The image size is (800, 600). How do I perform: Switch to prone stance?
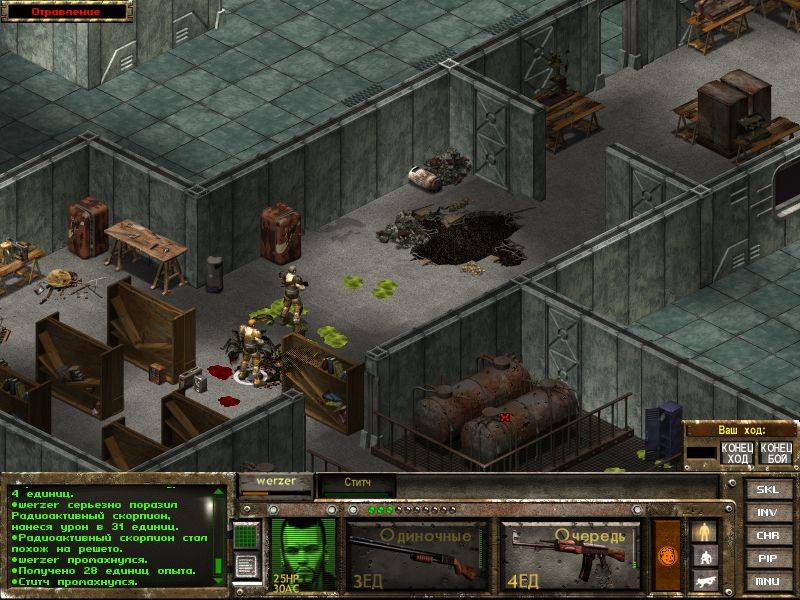coord(705,579)
